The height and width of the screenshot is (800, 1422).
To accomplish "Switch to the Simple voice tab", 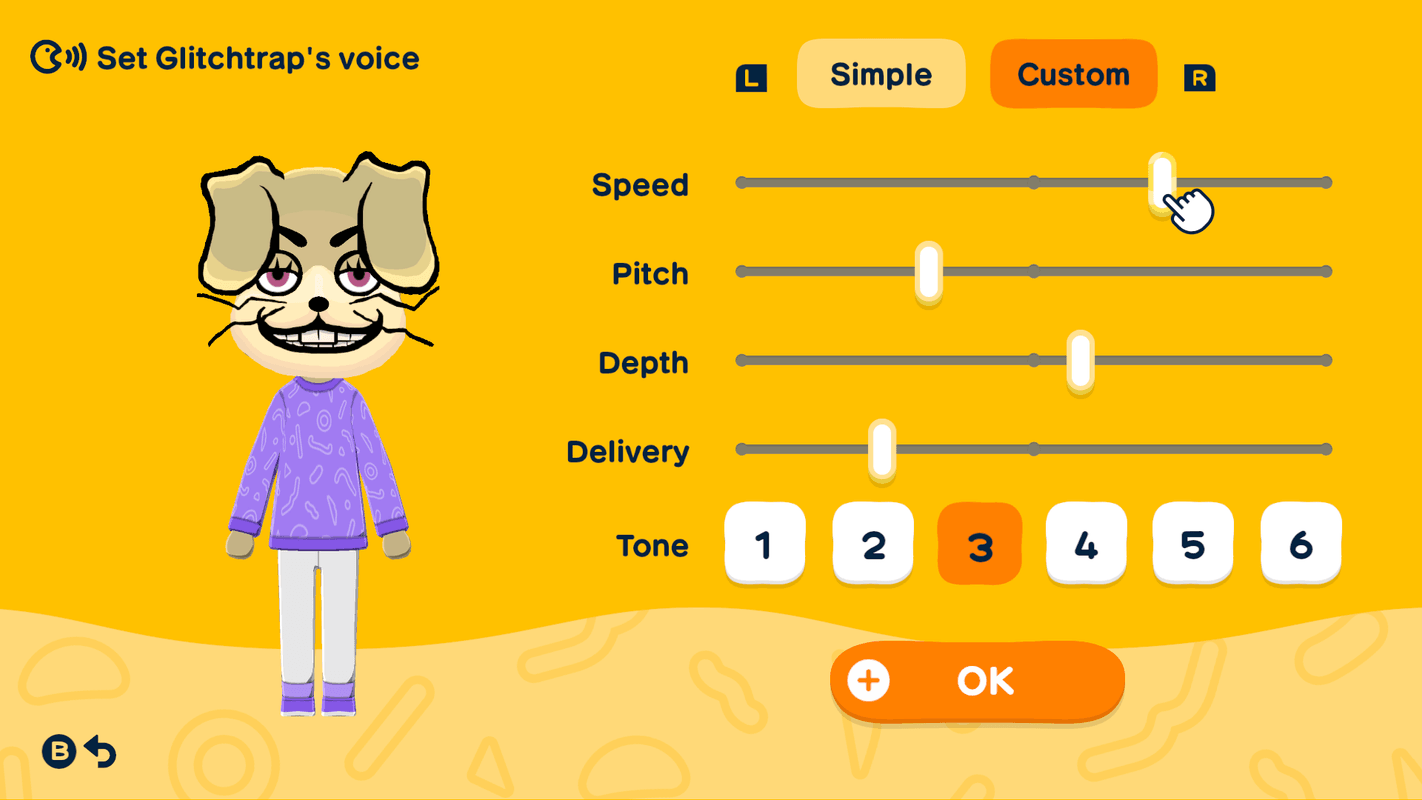I will (880, 73).
